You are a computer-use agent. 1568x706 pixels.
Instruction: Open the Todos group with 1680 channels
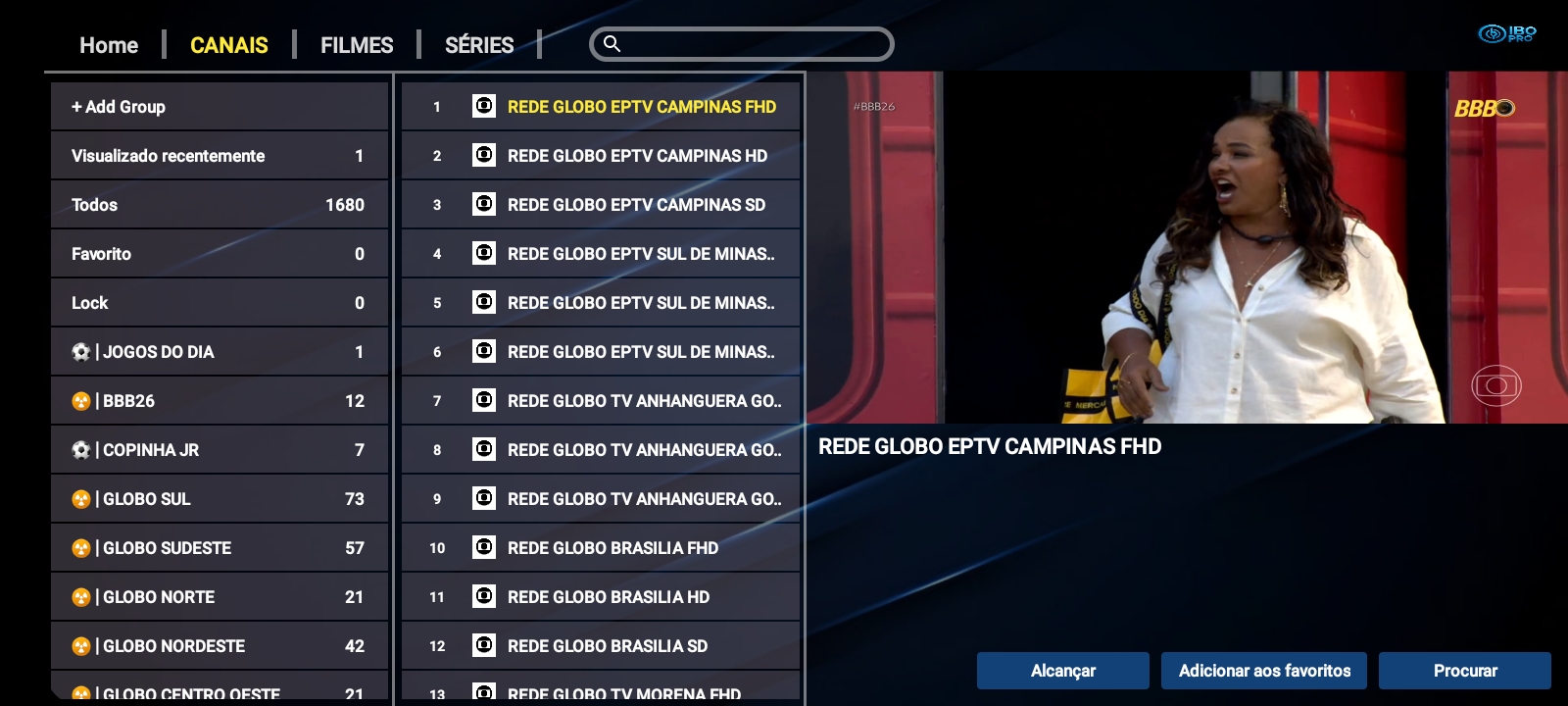pos(220,204)
